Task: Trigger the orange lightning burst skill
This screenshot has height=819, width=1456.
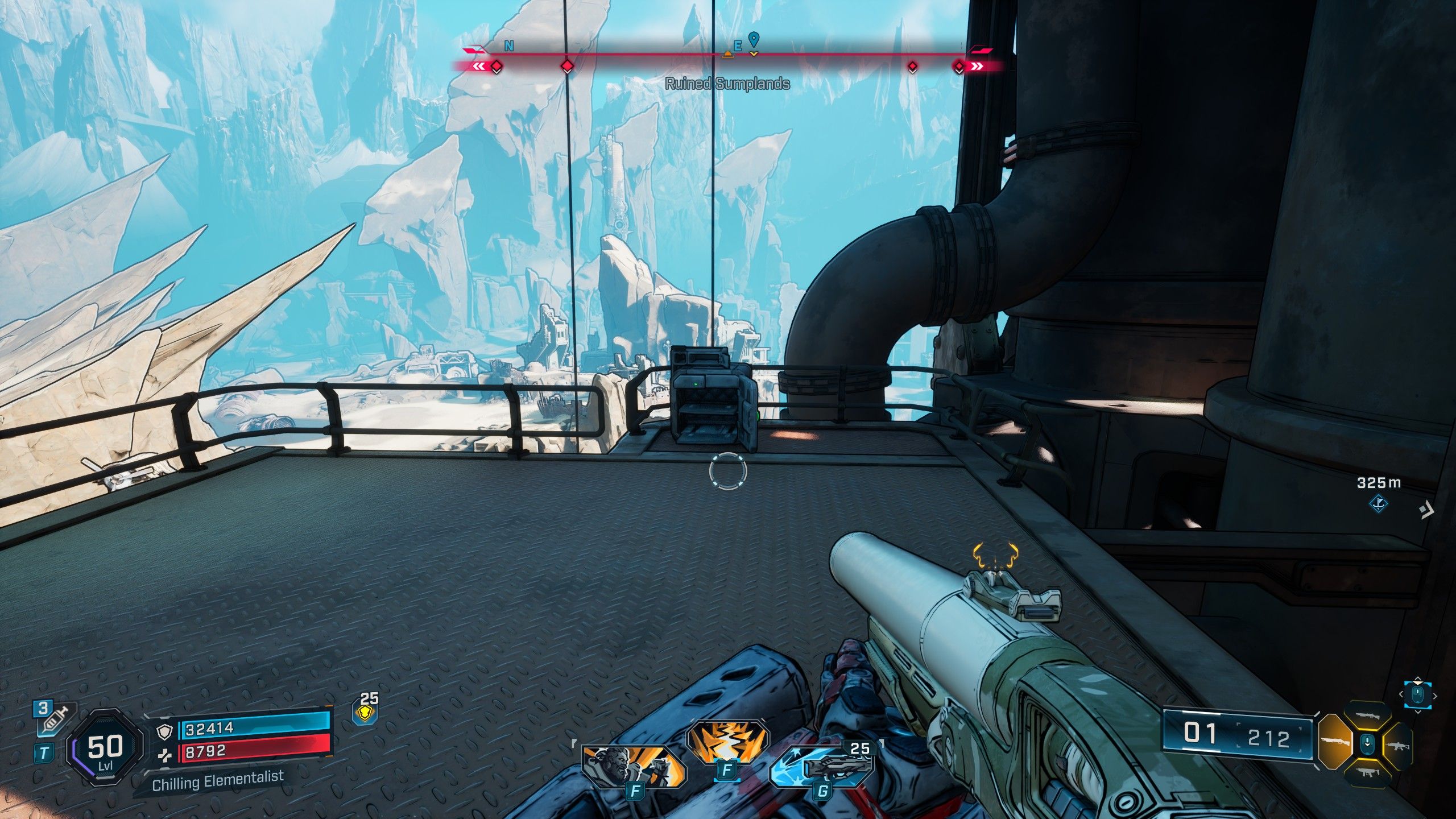Action: (726, 744)
